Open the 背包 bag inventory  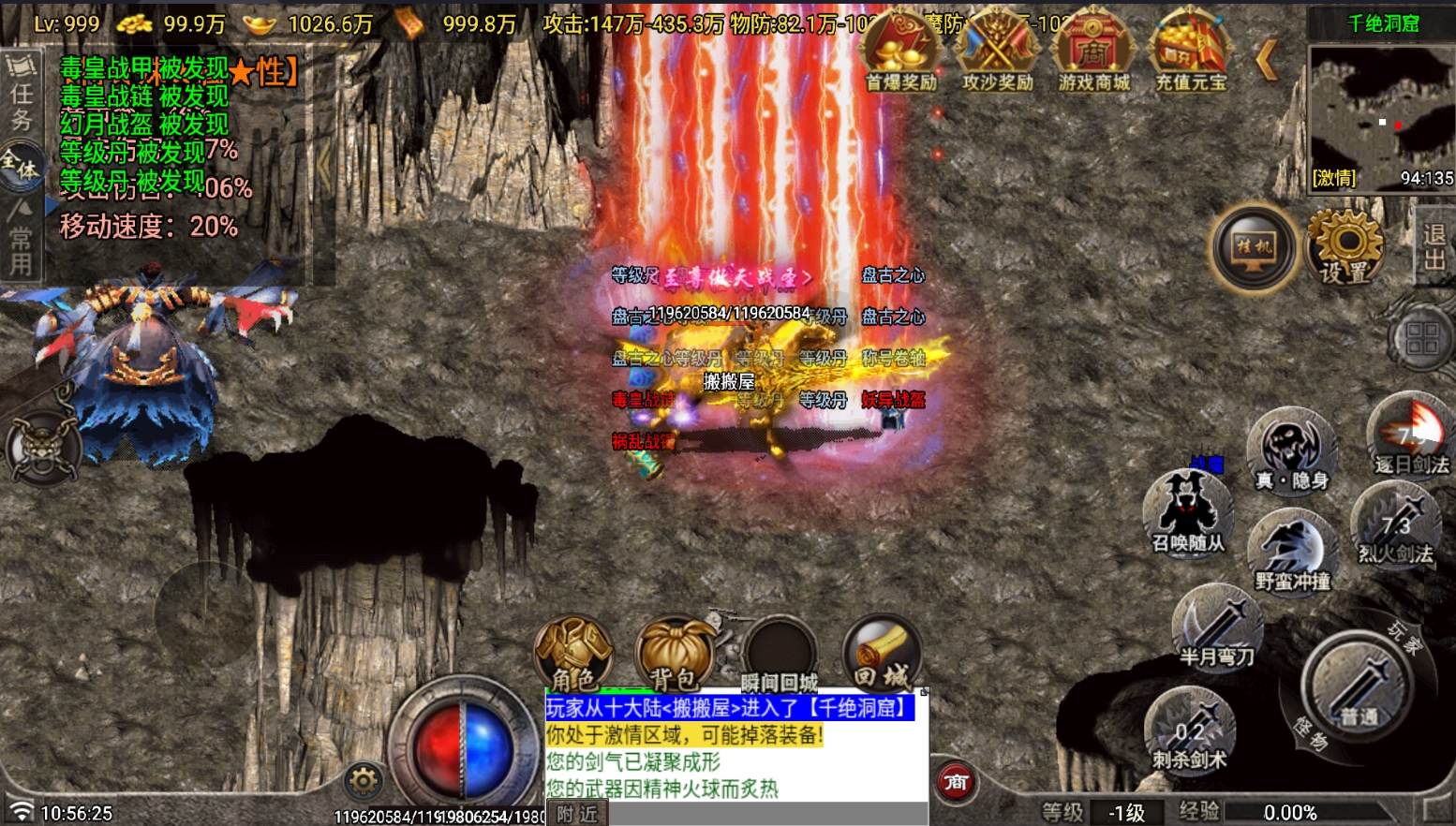click(675, 653)
